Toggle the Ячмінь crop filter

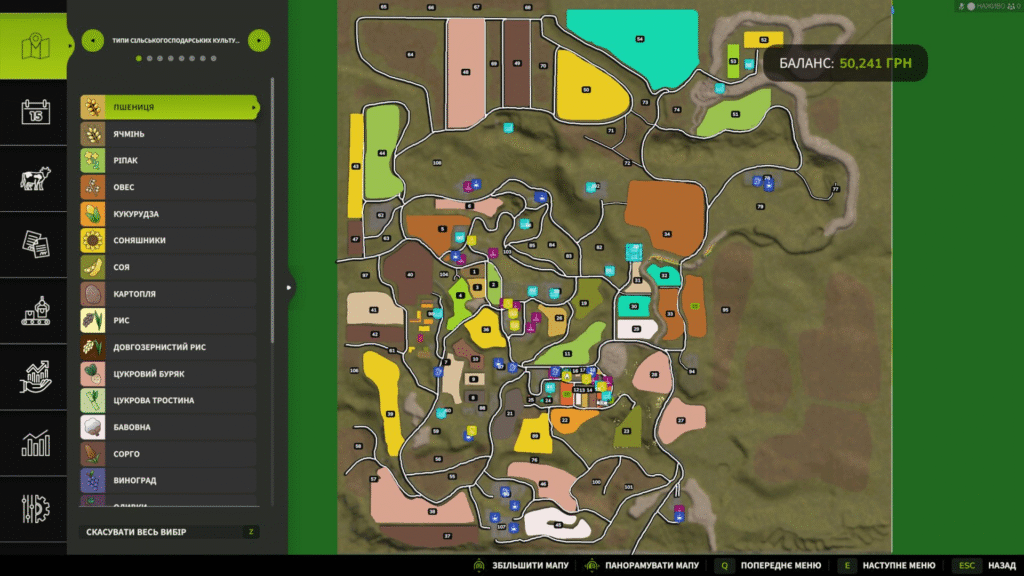coord(168,134)
